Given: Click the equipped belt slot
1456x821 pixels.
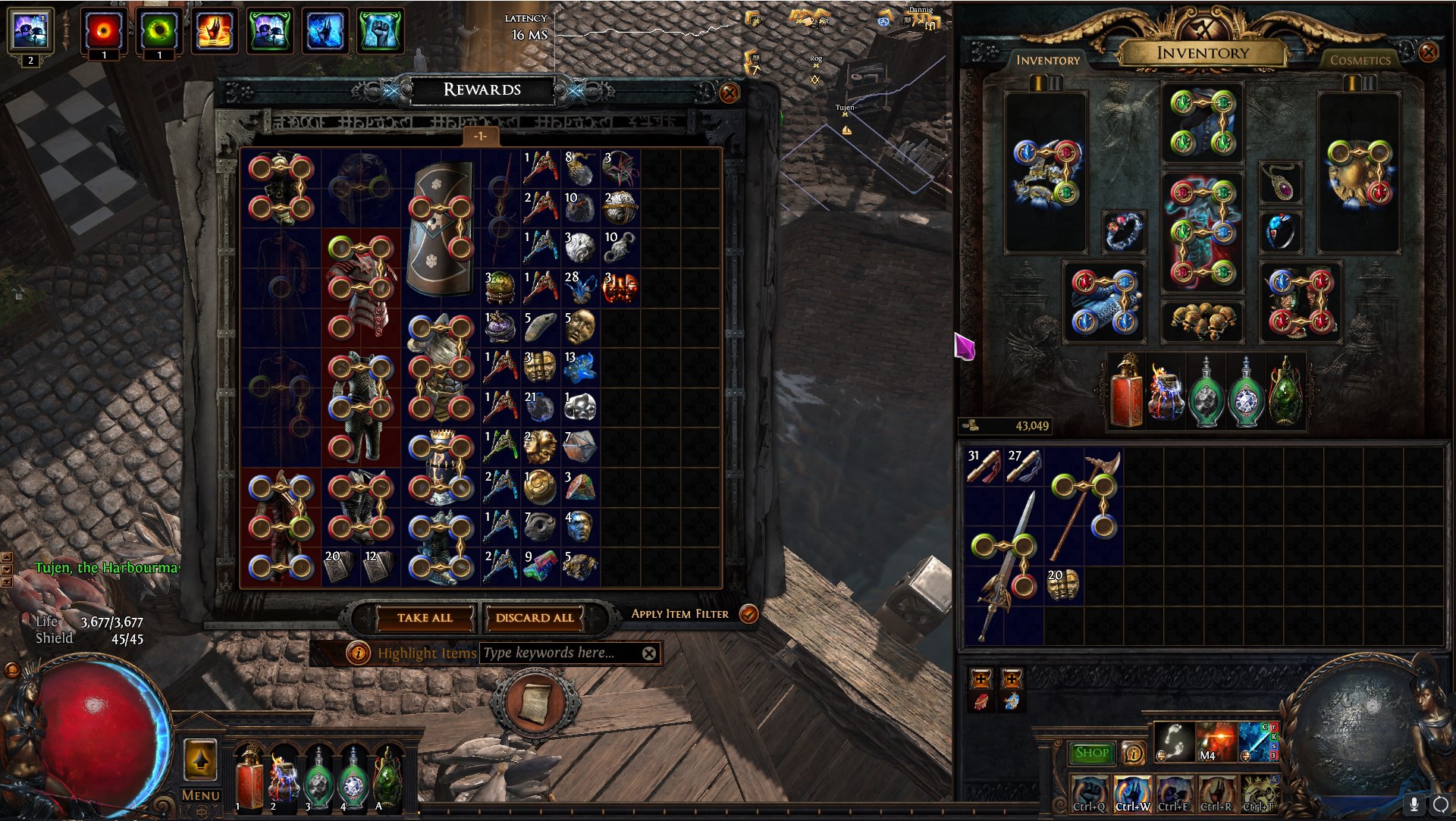Looking at the screenshot, I should 1202,321.
